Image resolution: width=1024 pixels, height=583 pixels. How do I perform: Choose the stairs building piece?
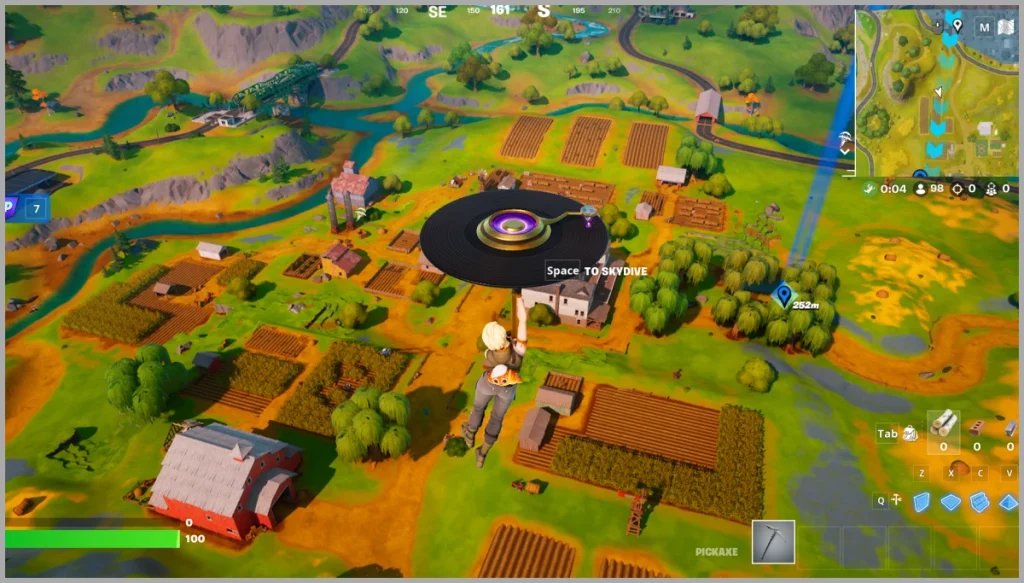click(x=980, y=501)
